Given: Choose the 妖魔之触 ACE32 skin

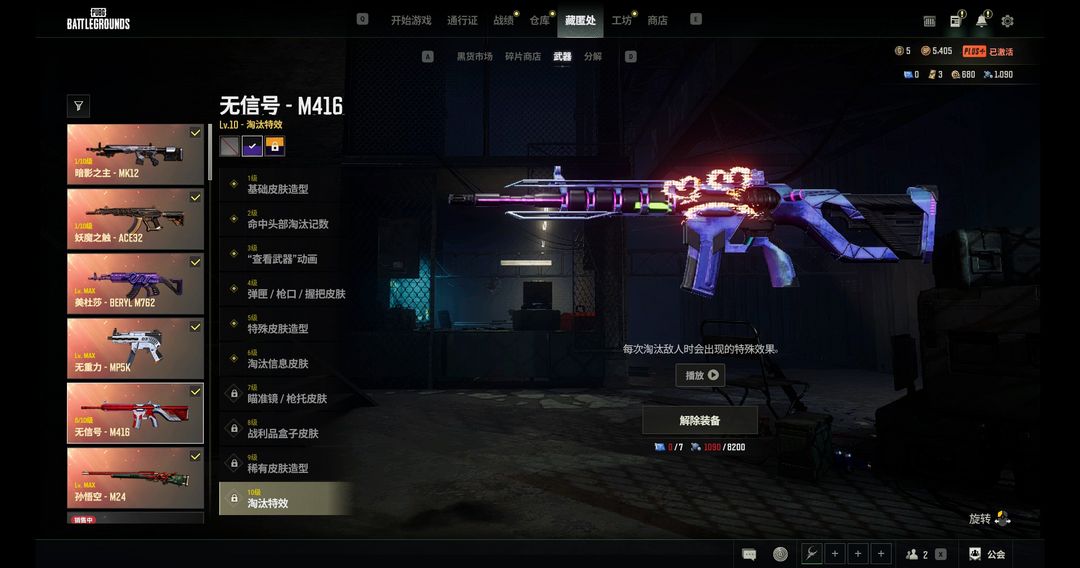Looking at the screenshot, I should pyautogui.click(x=135, y=219).
